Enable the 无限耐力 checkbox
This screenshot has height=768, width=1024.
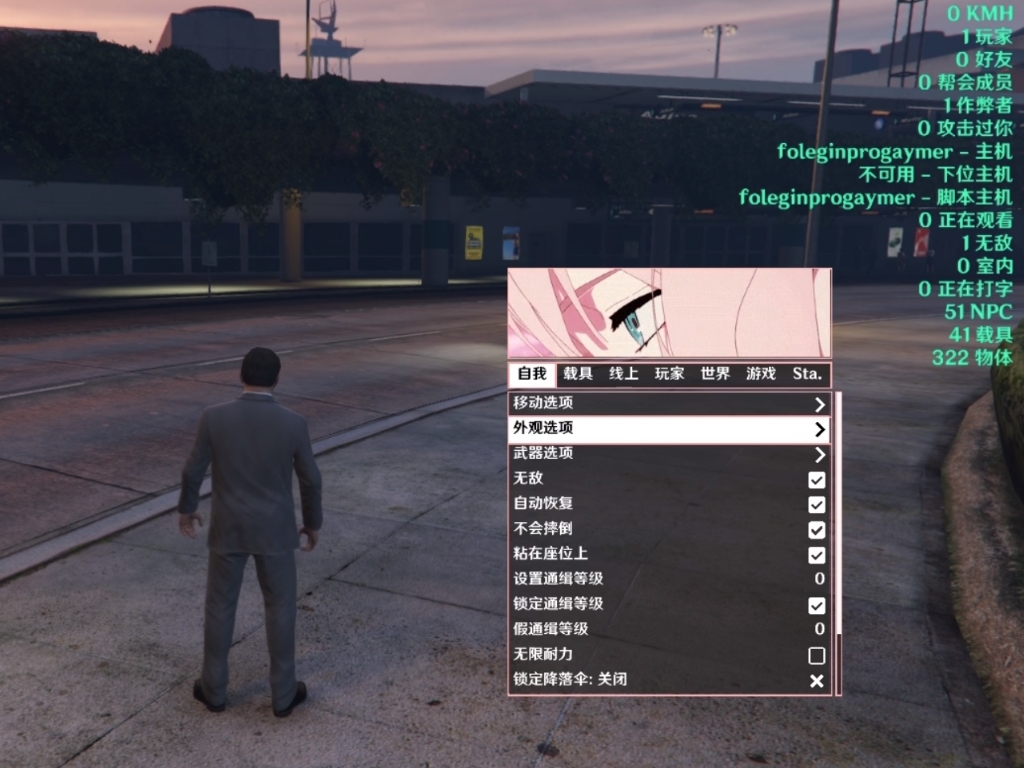coord(817,655)
